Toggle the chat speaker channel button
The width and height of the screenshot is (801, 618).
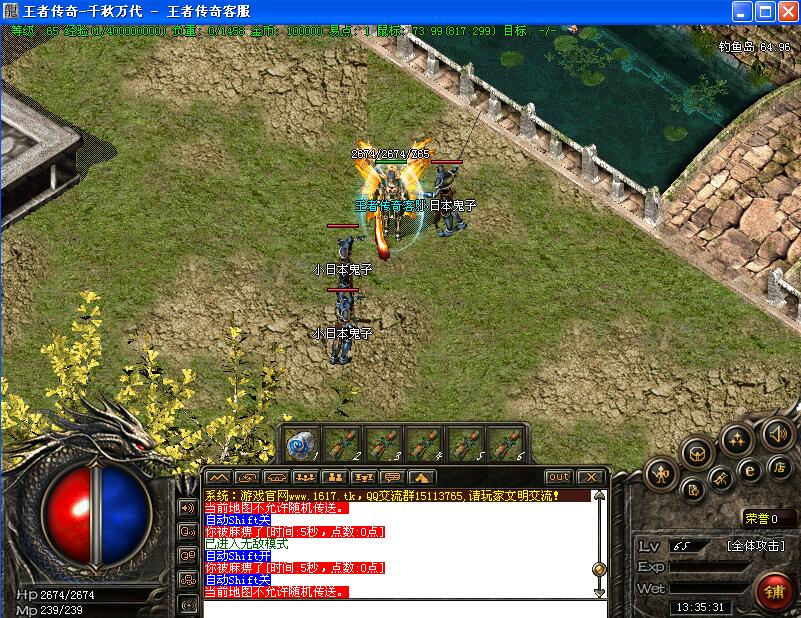[187, 507]
